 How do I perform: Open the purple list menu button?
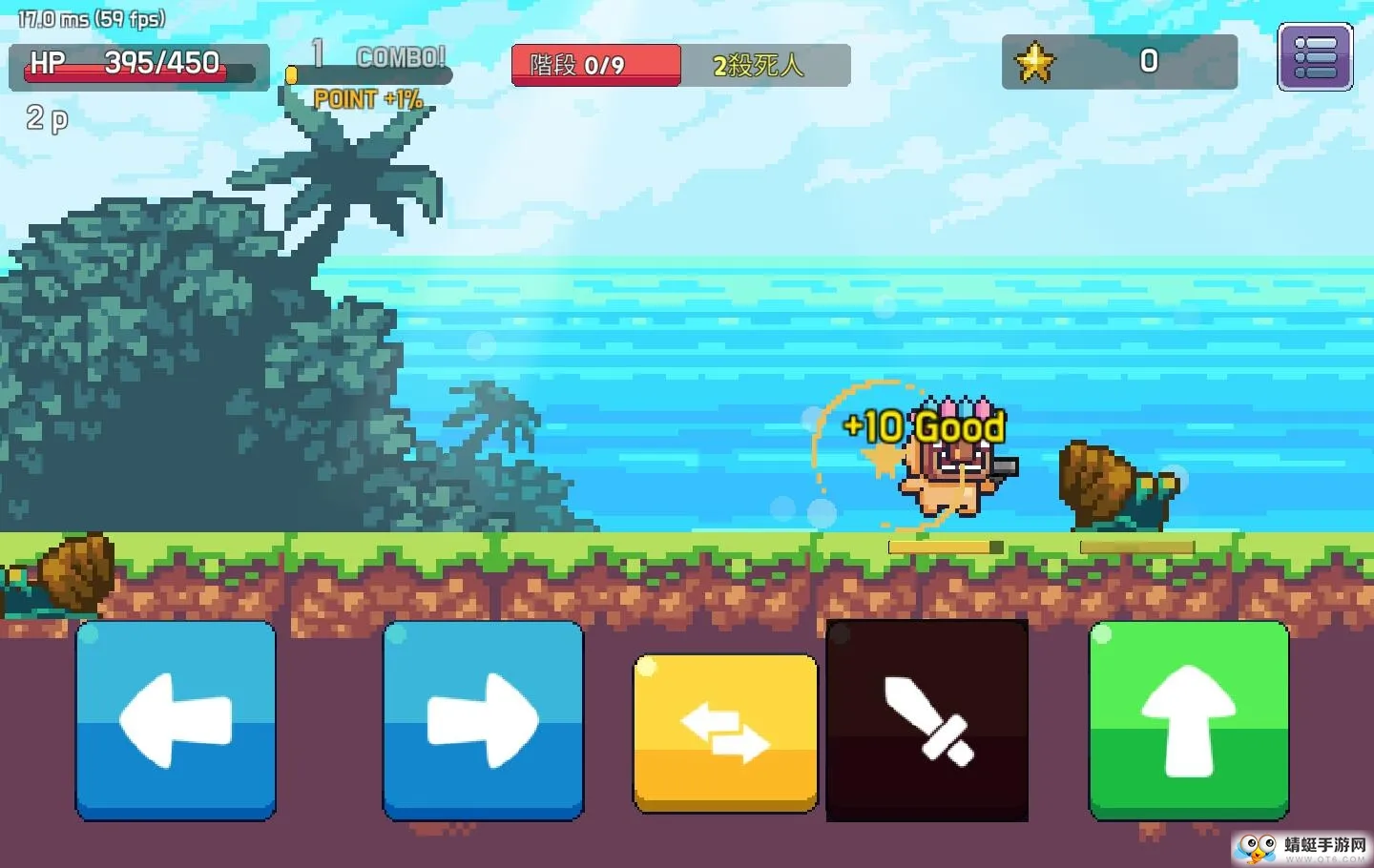1315,57
